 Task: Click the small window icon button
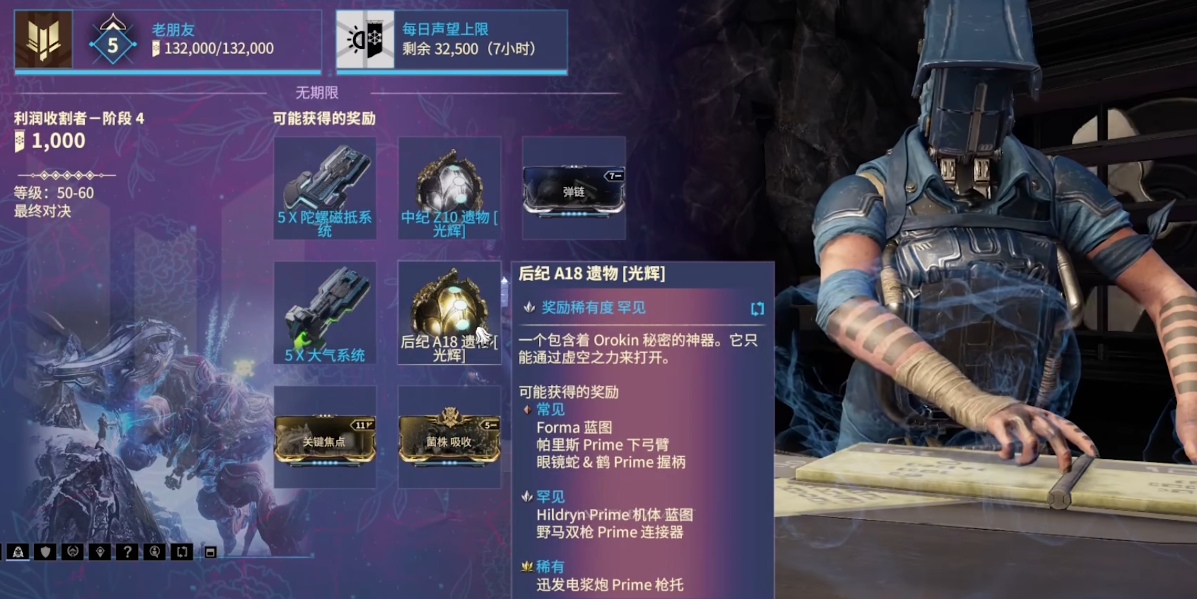[x=210, y=551]
